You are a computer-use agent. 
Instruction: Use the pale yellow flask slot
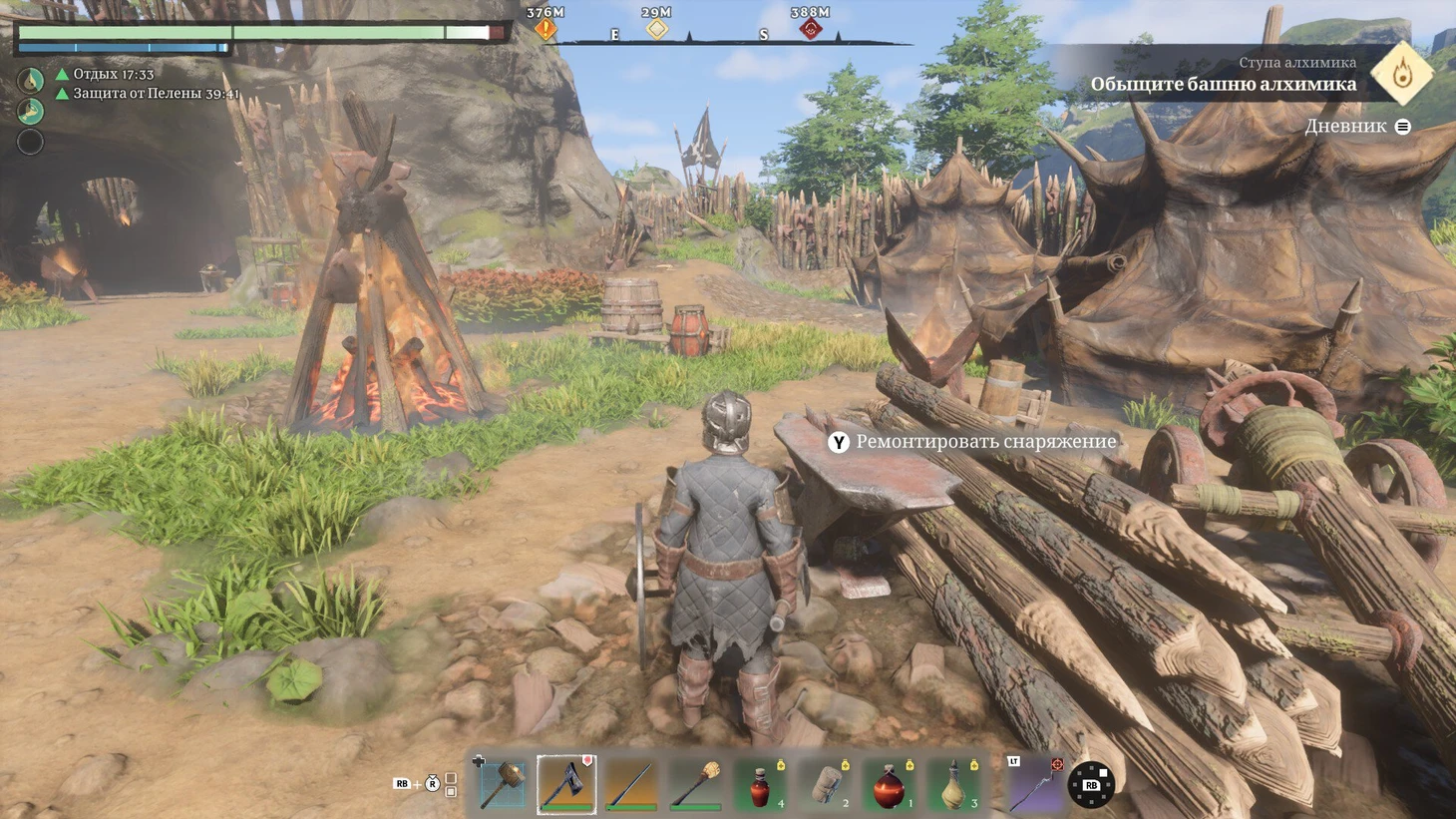pyautogui.click(x=954, y=785)
